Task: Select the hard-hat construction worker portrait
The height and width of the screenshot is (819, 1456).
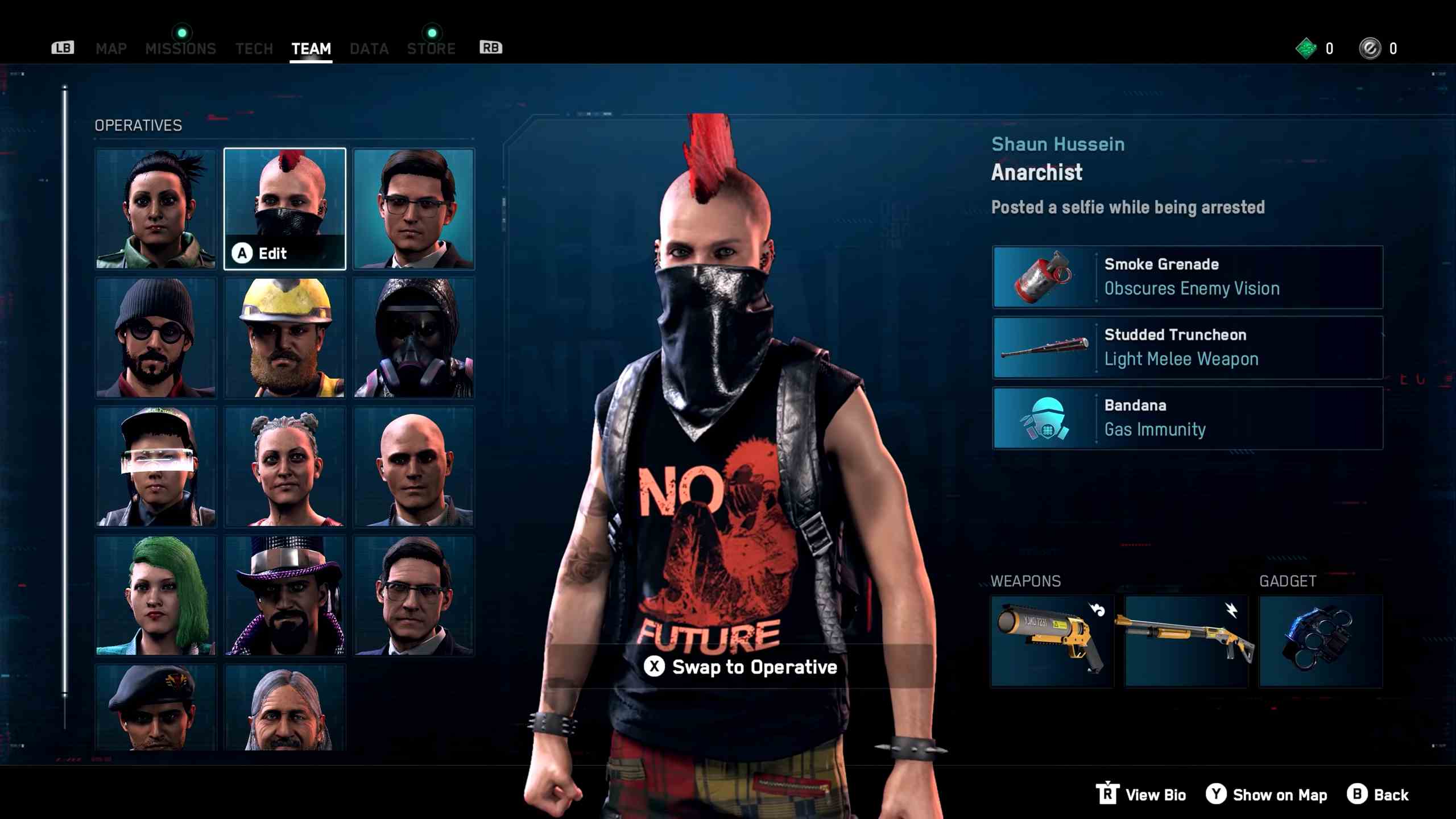Action: (284, 337)
